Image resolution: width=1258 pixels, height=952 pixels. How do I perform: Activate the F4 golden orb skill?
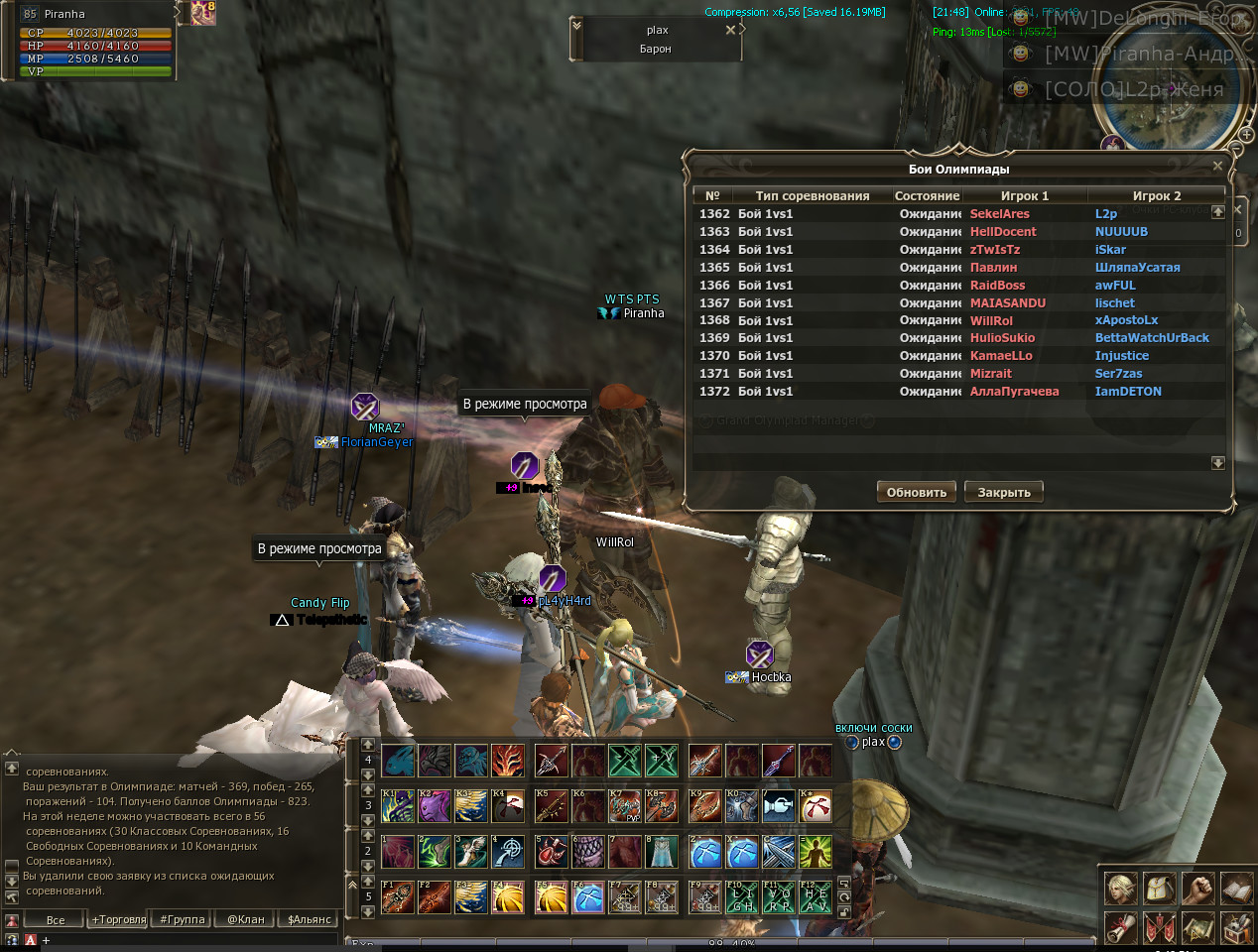click(x=507, y=897)
